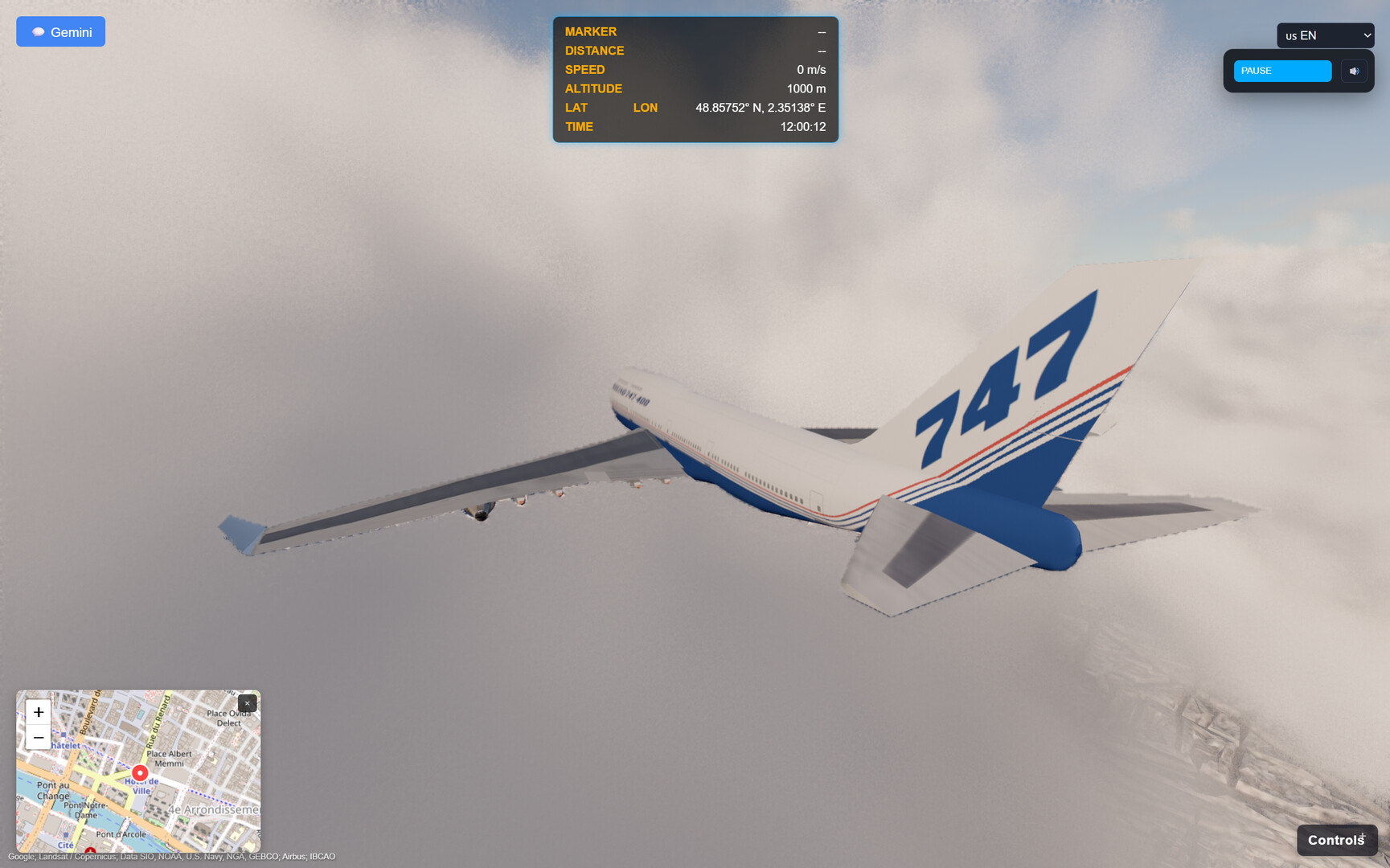Zoom out on the minimap with minus icon
The height and width of the screenshot is (868, 1390).
coord(37,737)
